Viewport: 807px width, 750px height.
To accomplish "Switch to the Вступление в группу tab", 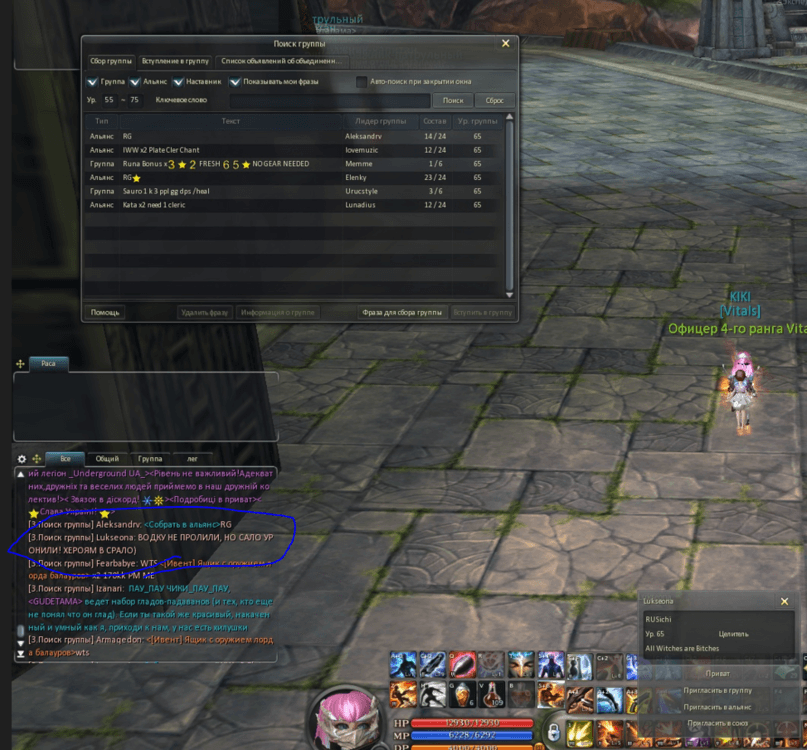I will [x=175, y=61].
